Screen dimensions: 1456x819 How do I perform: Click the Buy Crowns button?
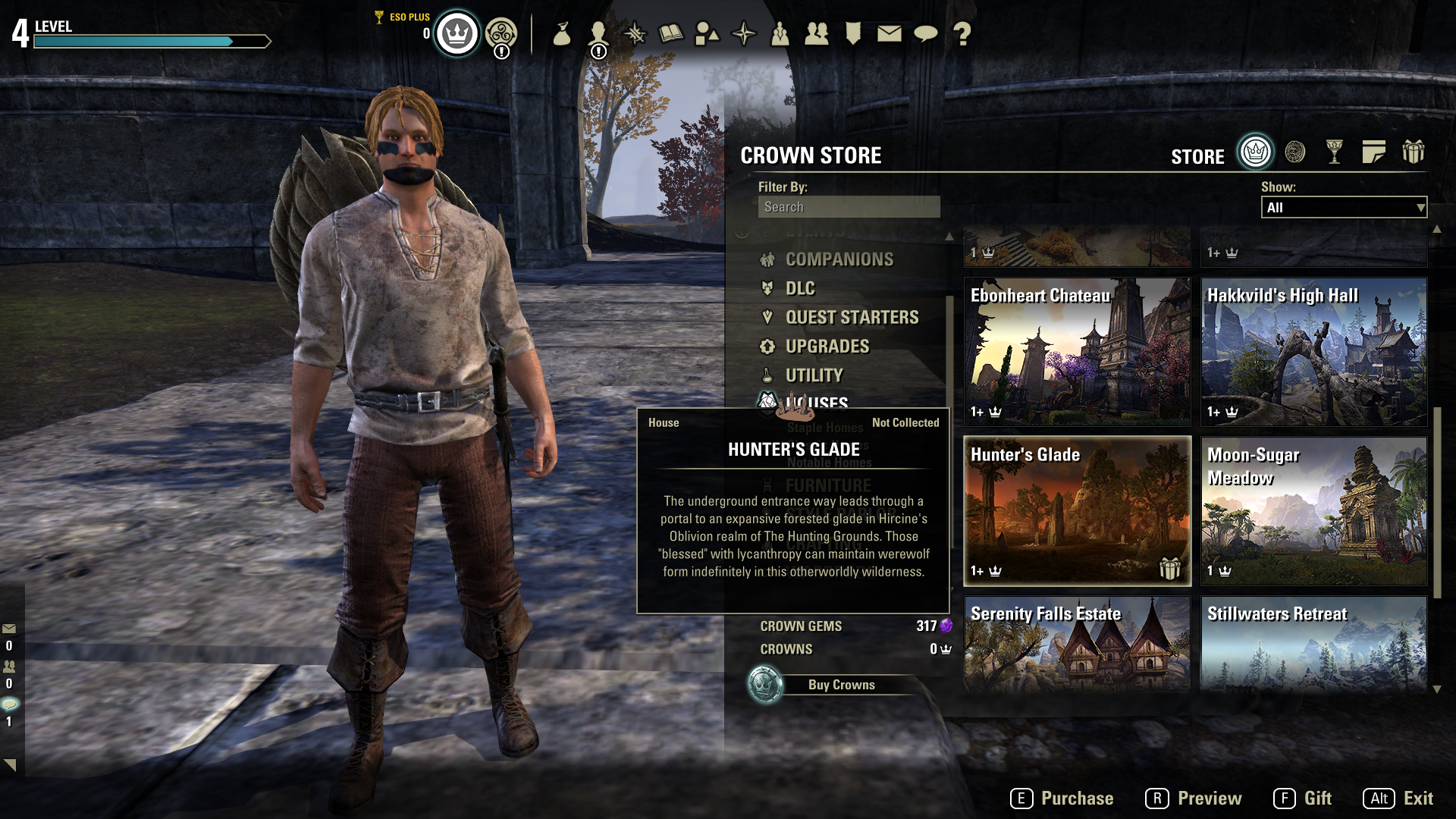841,685
